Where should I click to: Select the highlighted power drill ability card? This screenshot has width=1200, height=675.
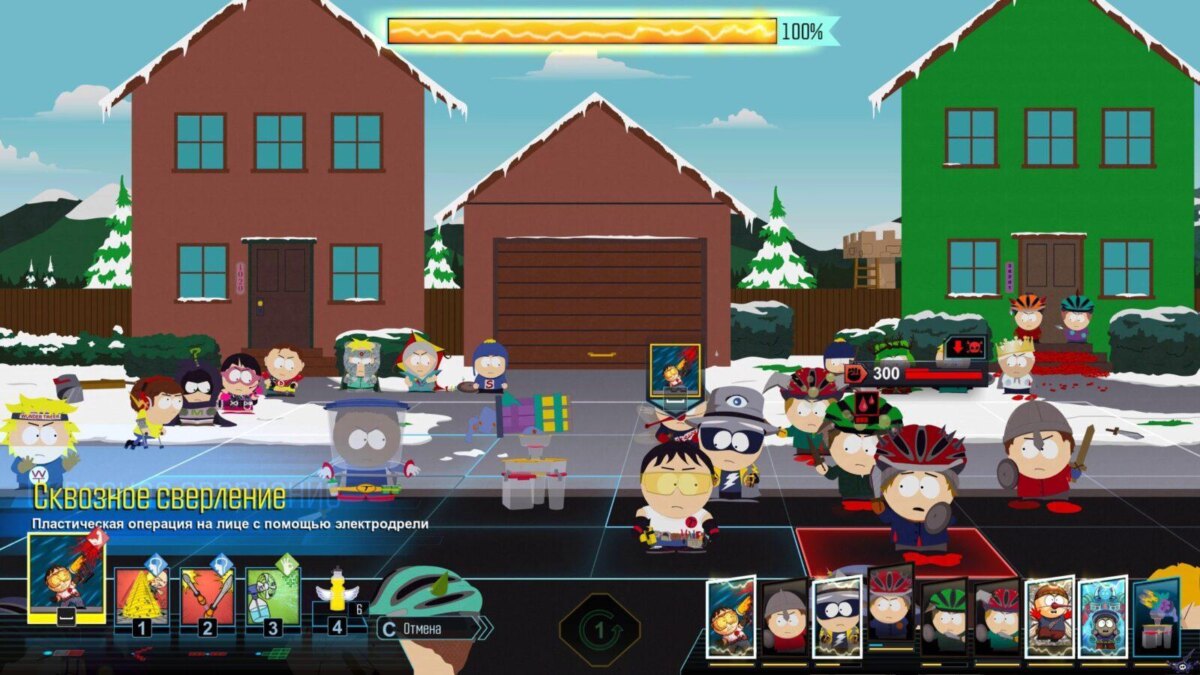(66, 577)
